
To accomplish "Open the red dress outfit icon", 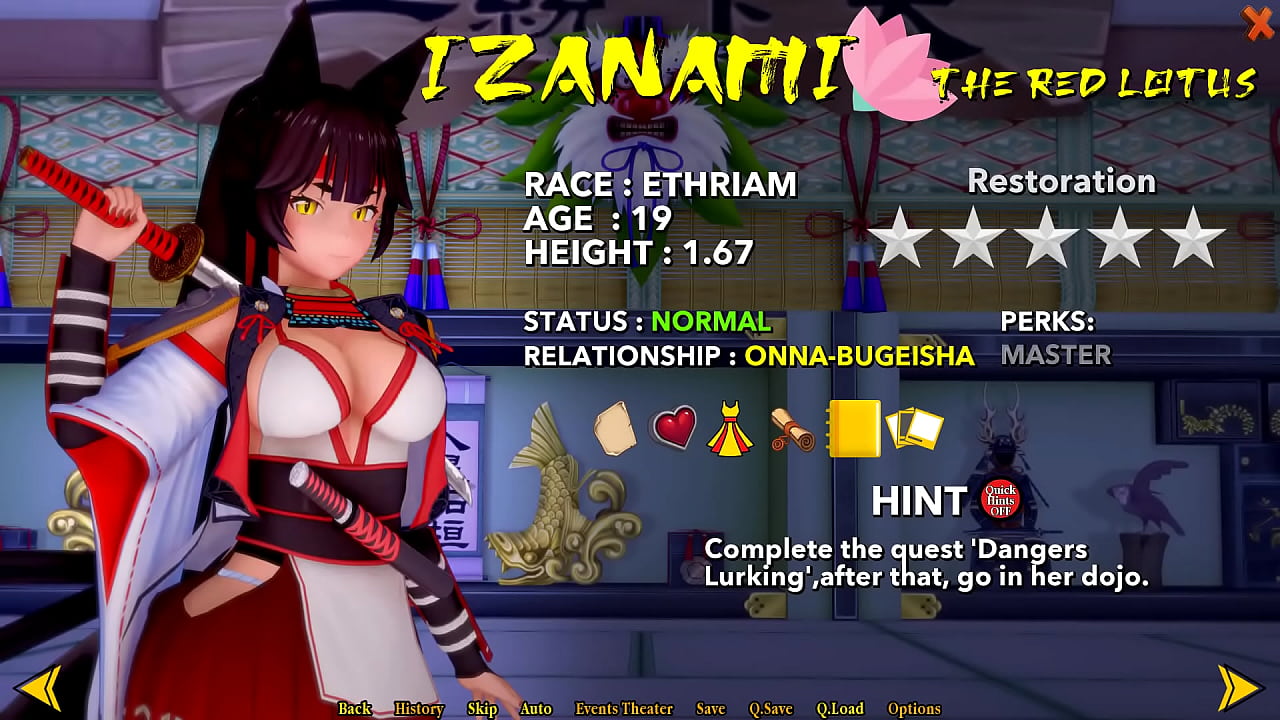I will click(x=730, y=429).
